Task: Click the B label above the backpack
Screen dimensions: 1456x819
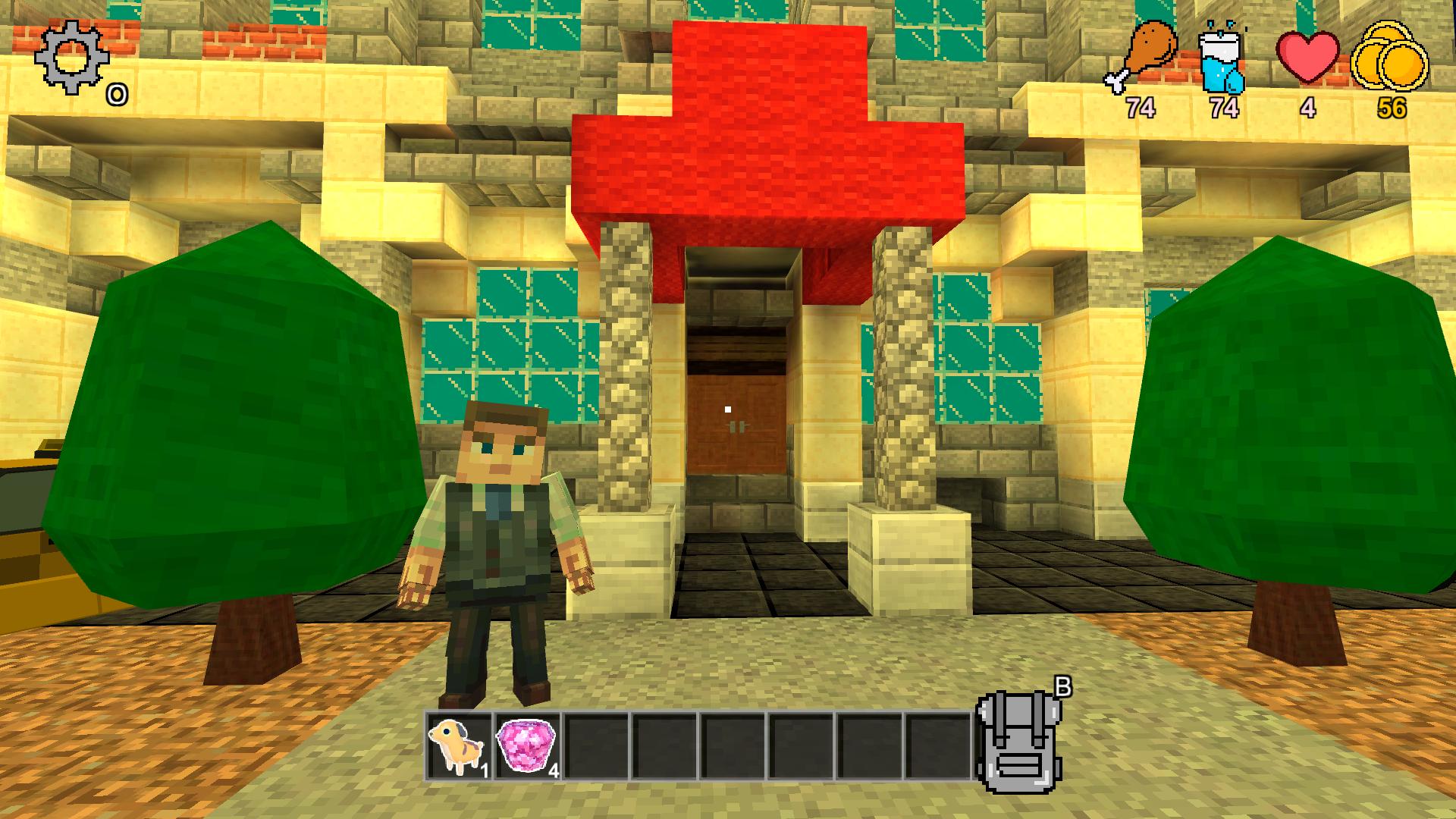Action: (x=1062, y=686)
